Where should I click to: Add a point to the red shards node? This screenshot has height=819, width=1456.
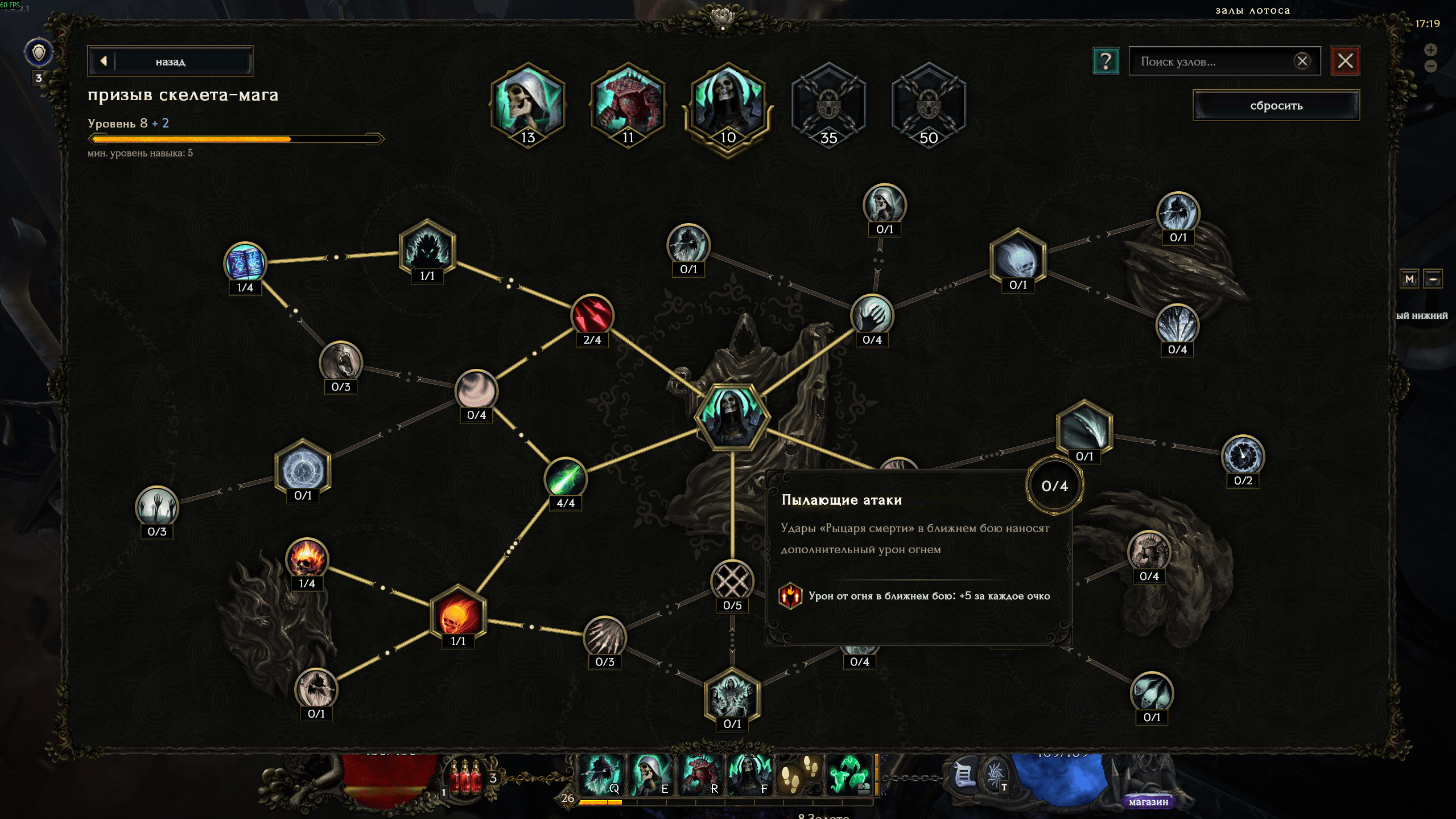[x=592, y=315]
